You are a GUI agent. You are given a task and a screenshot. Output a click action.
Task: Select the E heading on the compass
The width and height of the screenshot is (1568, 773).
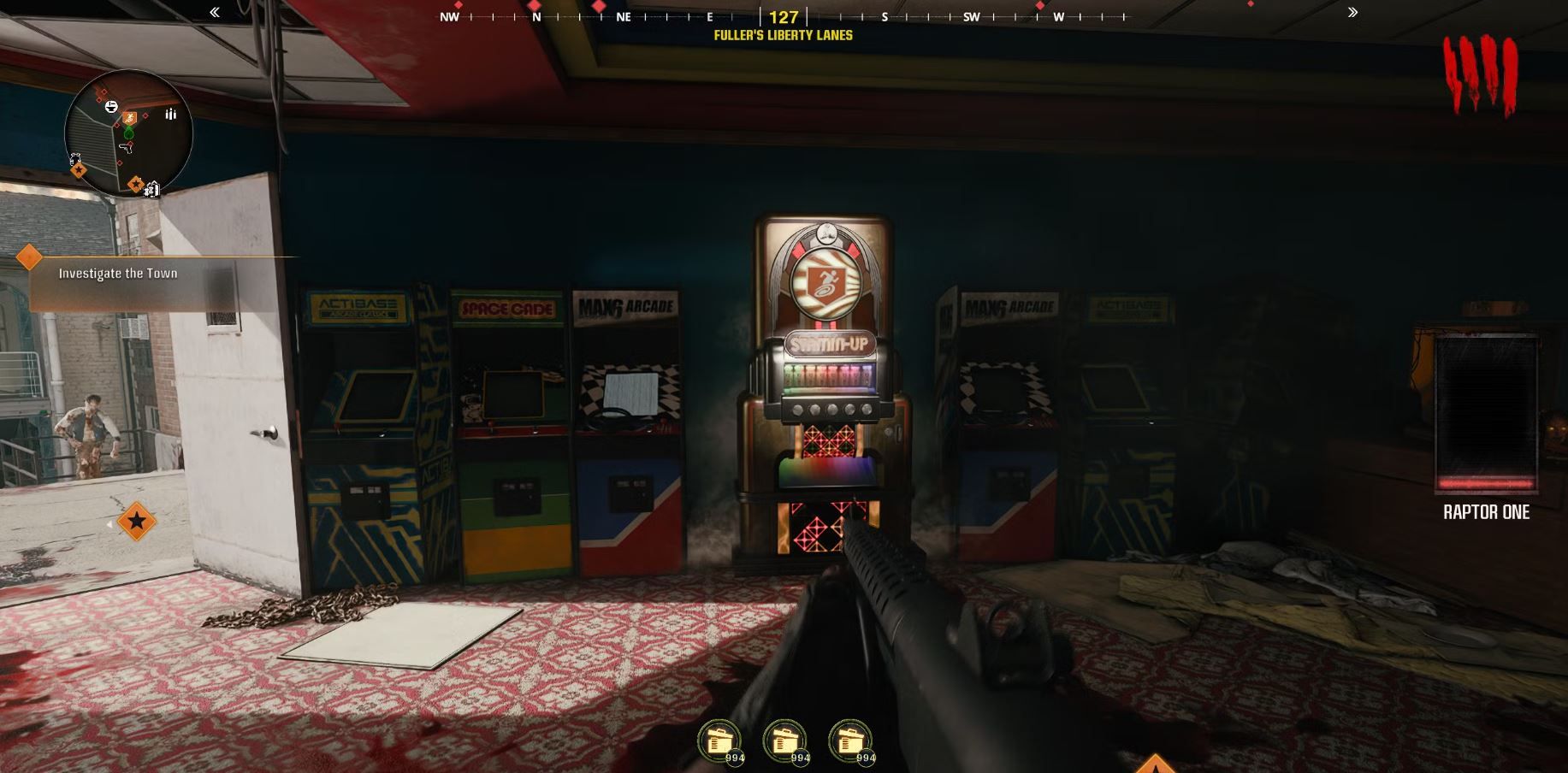click(709, 16)
